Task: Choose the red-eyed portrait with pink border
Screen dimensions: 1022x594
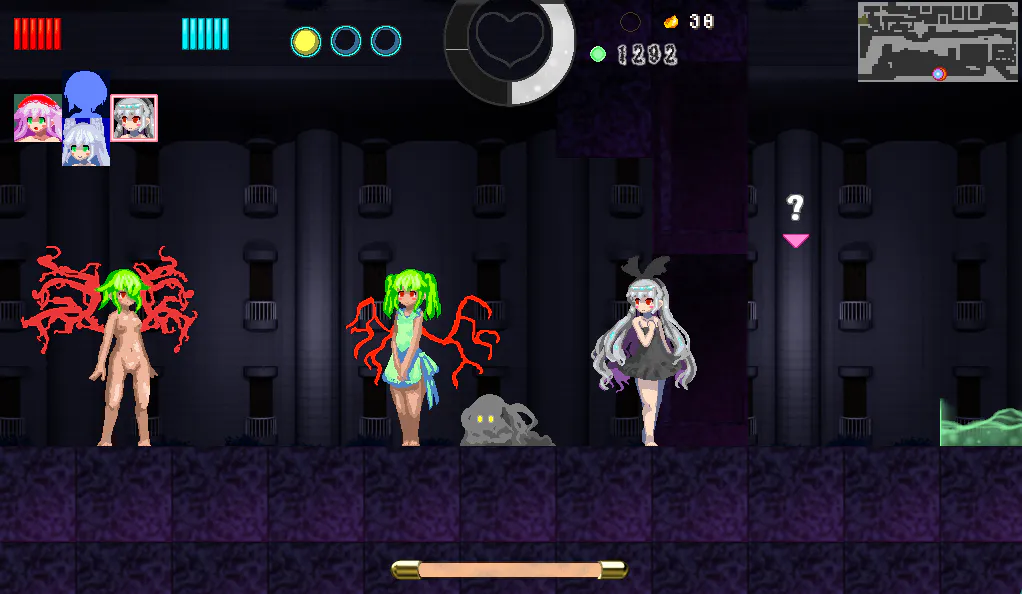Action: coord(134,118)
